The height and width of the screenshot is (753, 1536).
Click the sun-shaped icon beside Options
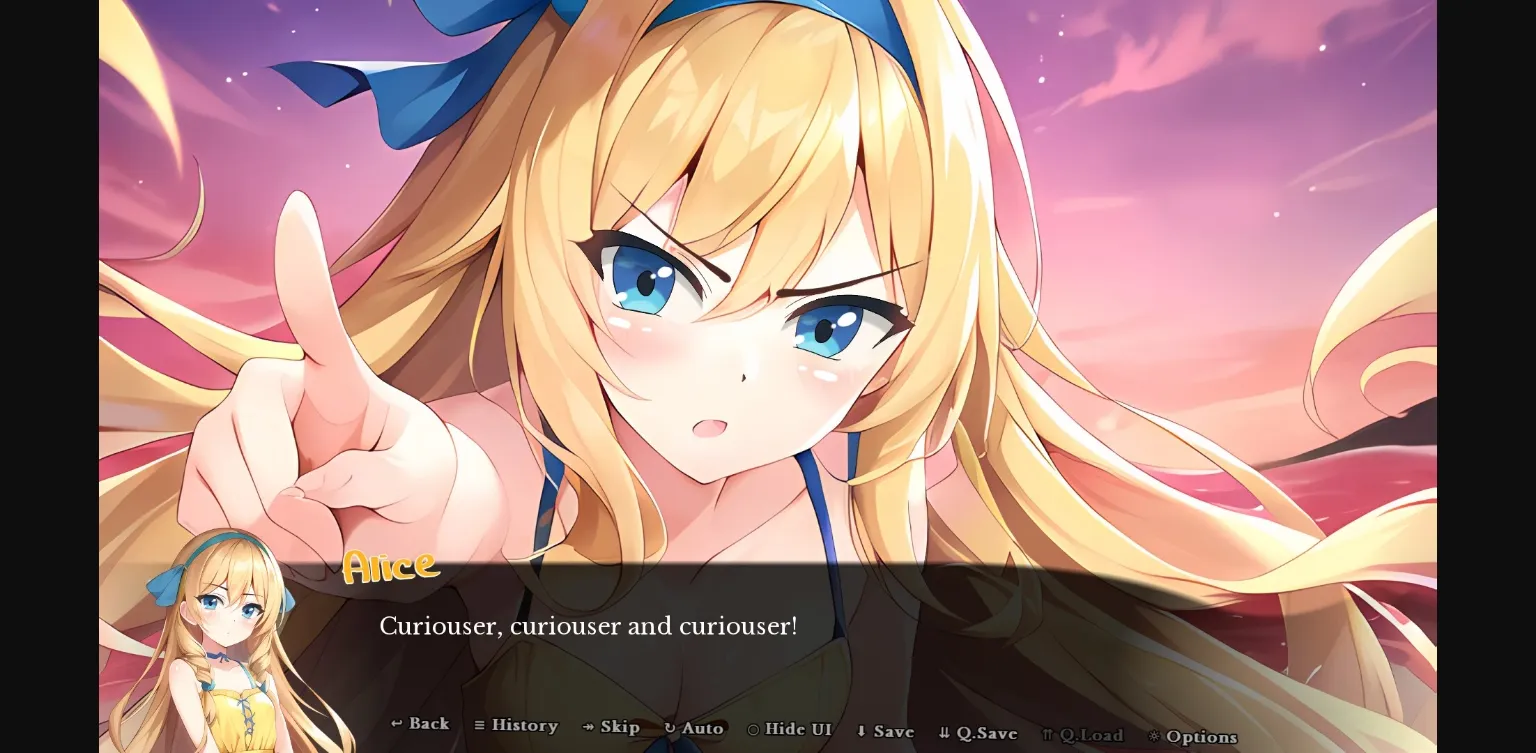[x=1155, y=736]
